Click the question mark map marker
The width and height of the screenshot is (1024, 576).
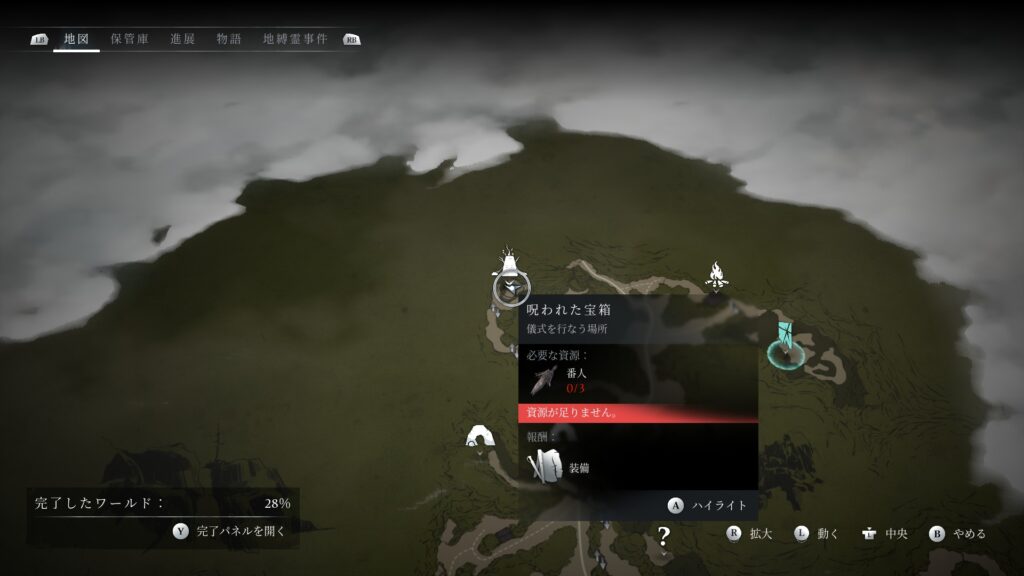coord(662,538)
